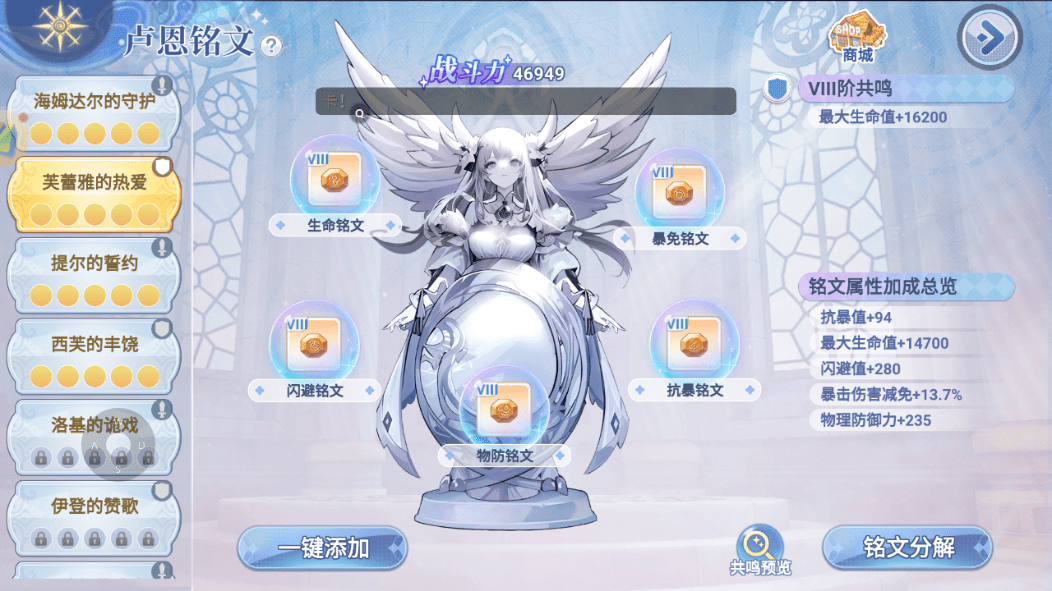Click the 生命铭文 rune slot
This screenshot has height=591, width=1052.
(334, 182)
